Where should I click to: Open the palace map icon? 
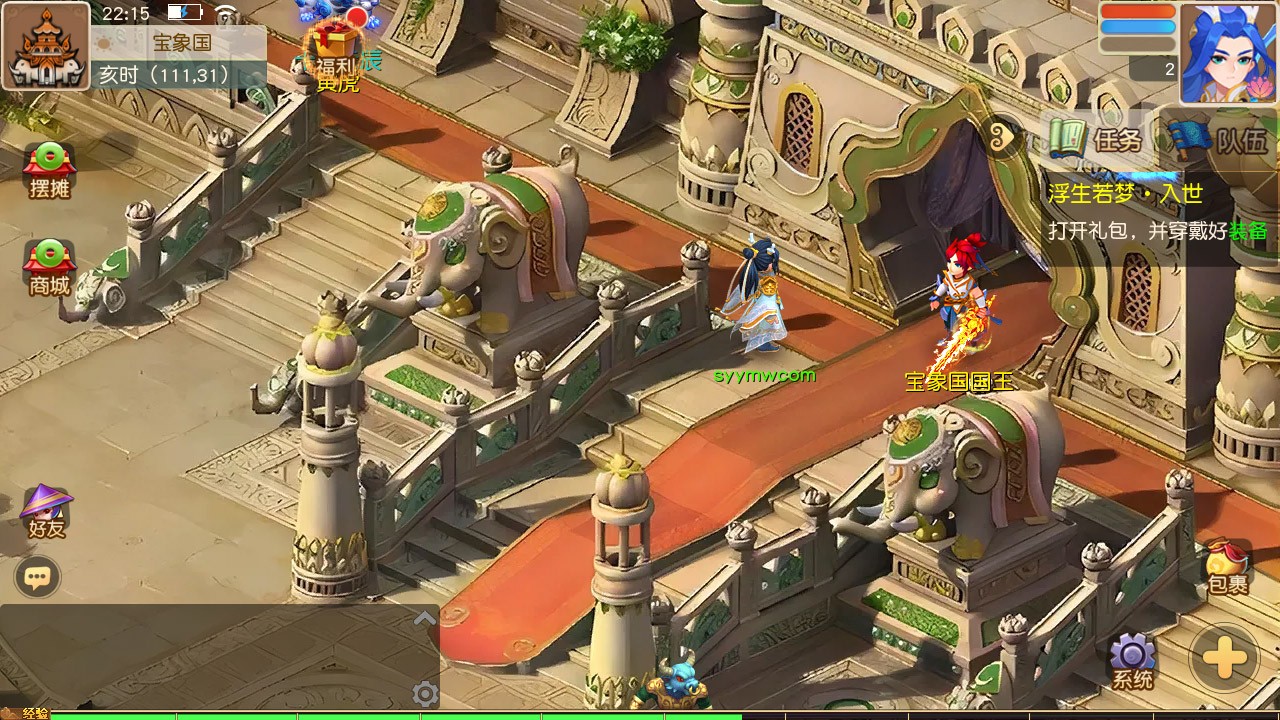[45, 46]
